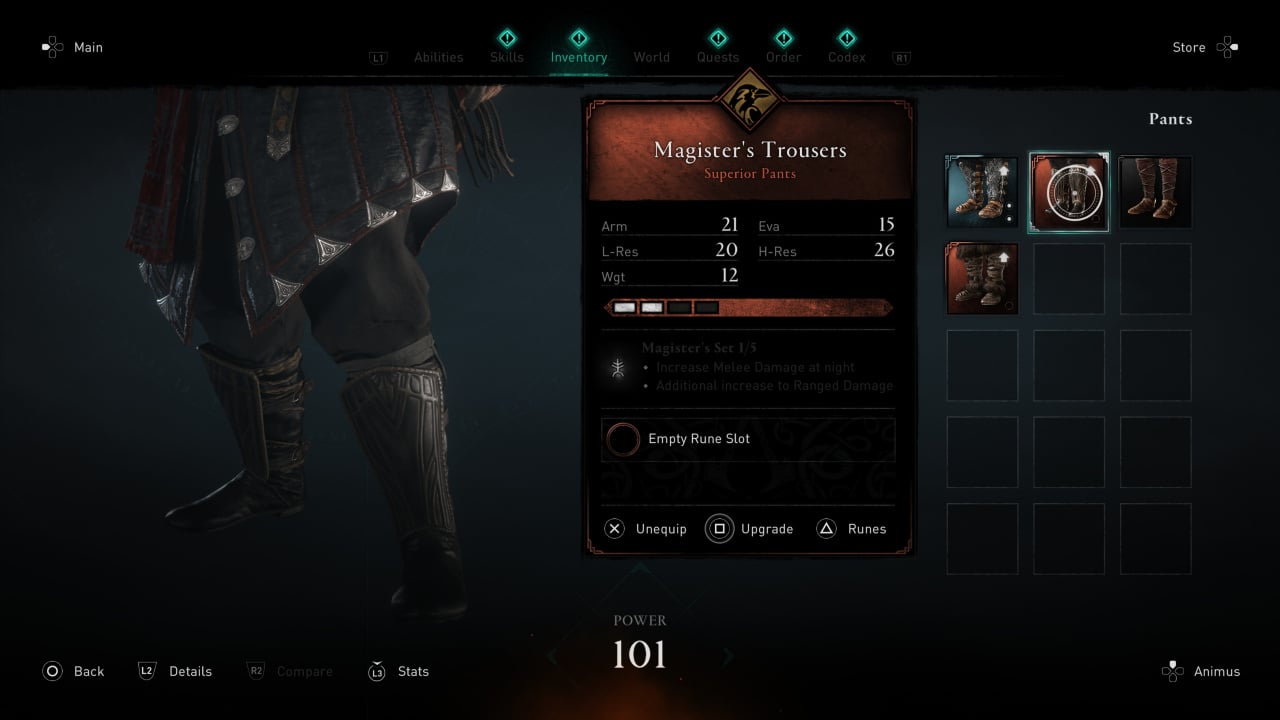Open the Skills tab
The image size is (1280, 720).
[x=506, y=57]
